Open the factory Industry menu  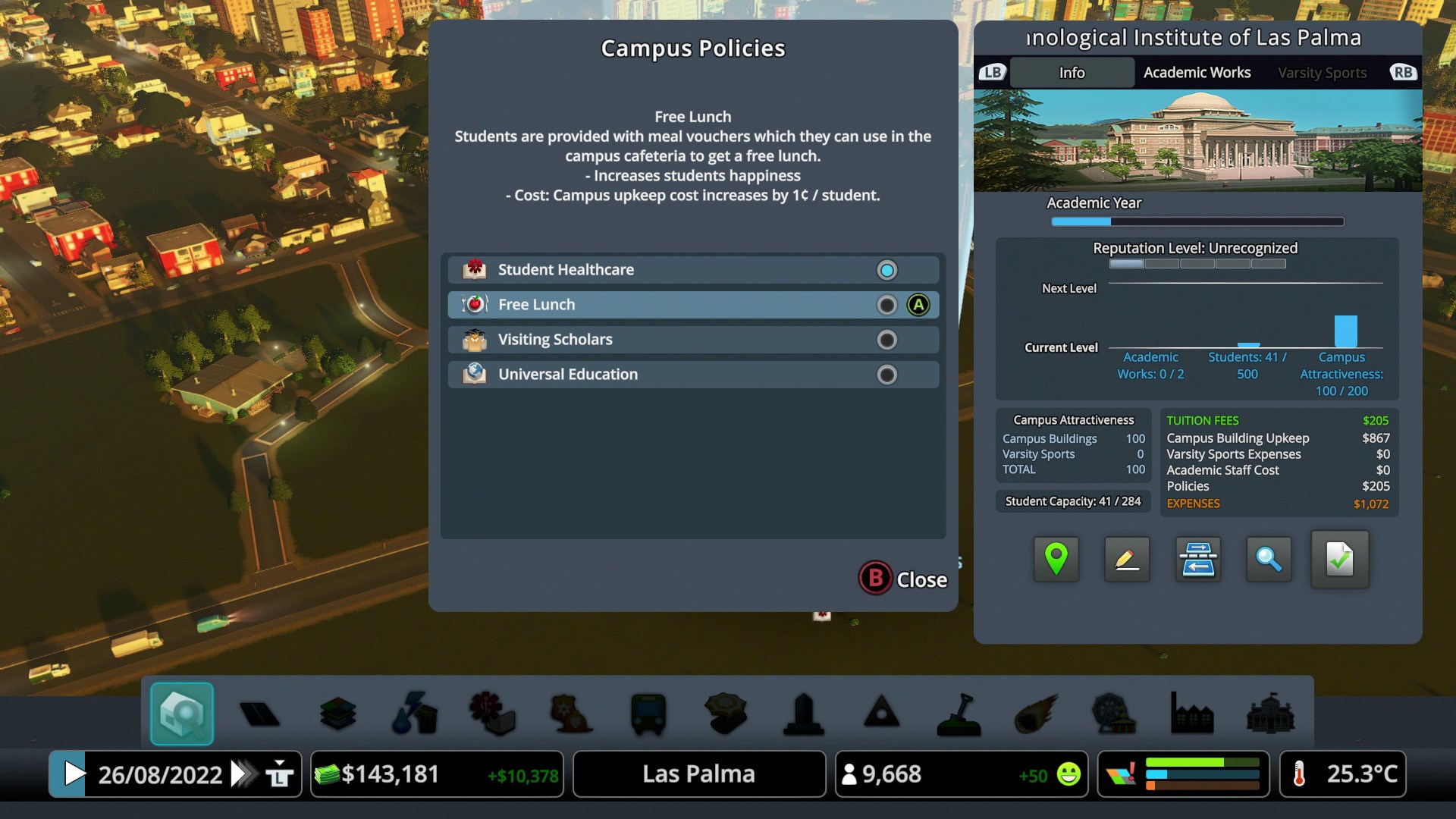[x=1192, y=714]
